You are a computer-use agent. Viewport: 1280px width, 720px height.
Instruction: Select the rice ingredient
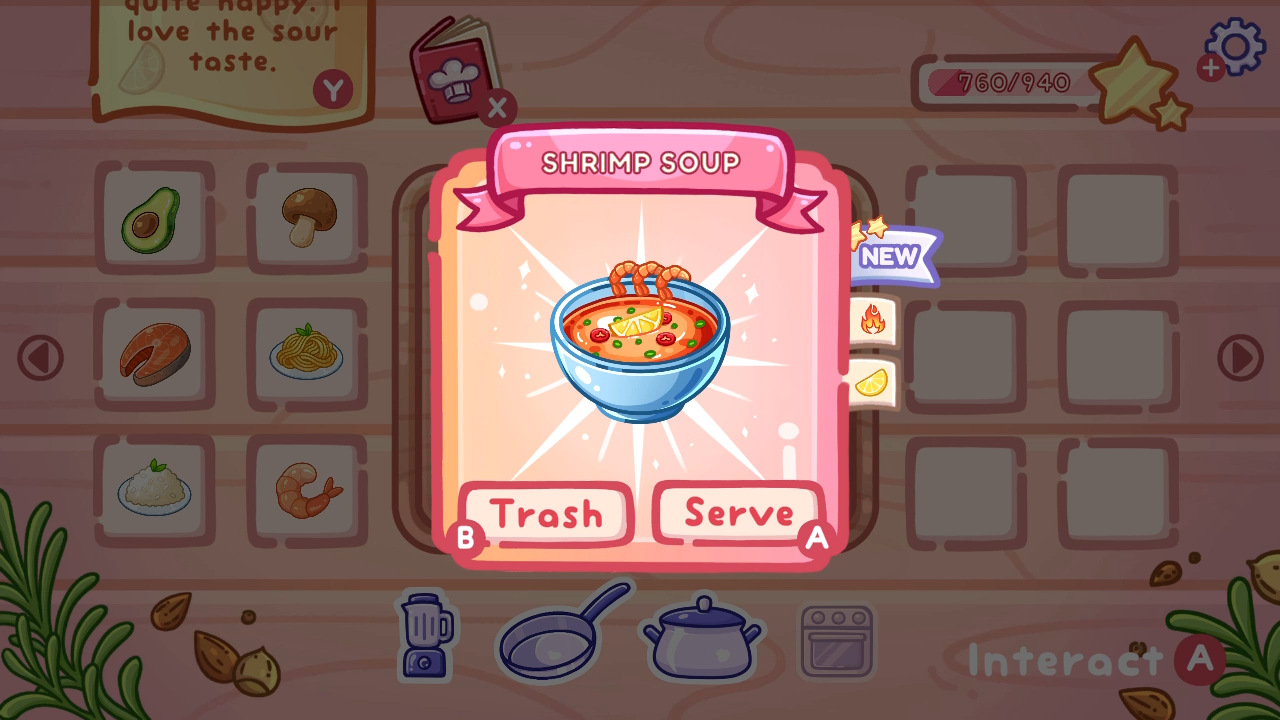(x=155, y=490)
